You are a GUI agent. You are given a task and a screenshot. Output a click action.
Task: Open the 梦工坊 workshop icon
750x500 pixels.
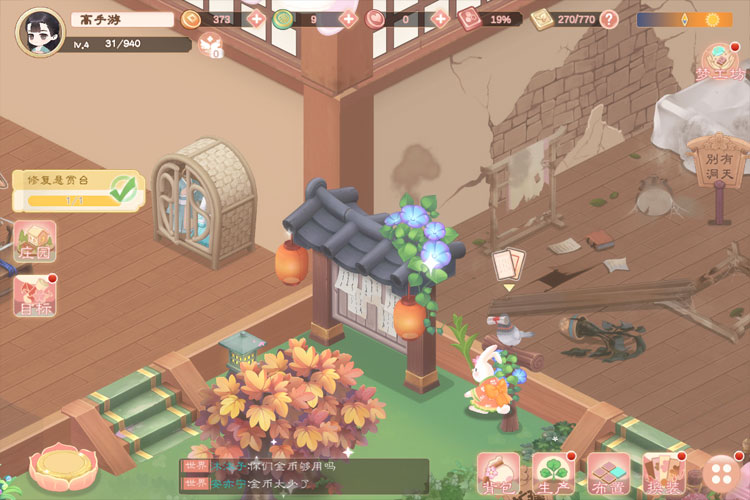coord(722,62)
